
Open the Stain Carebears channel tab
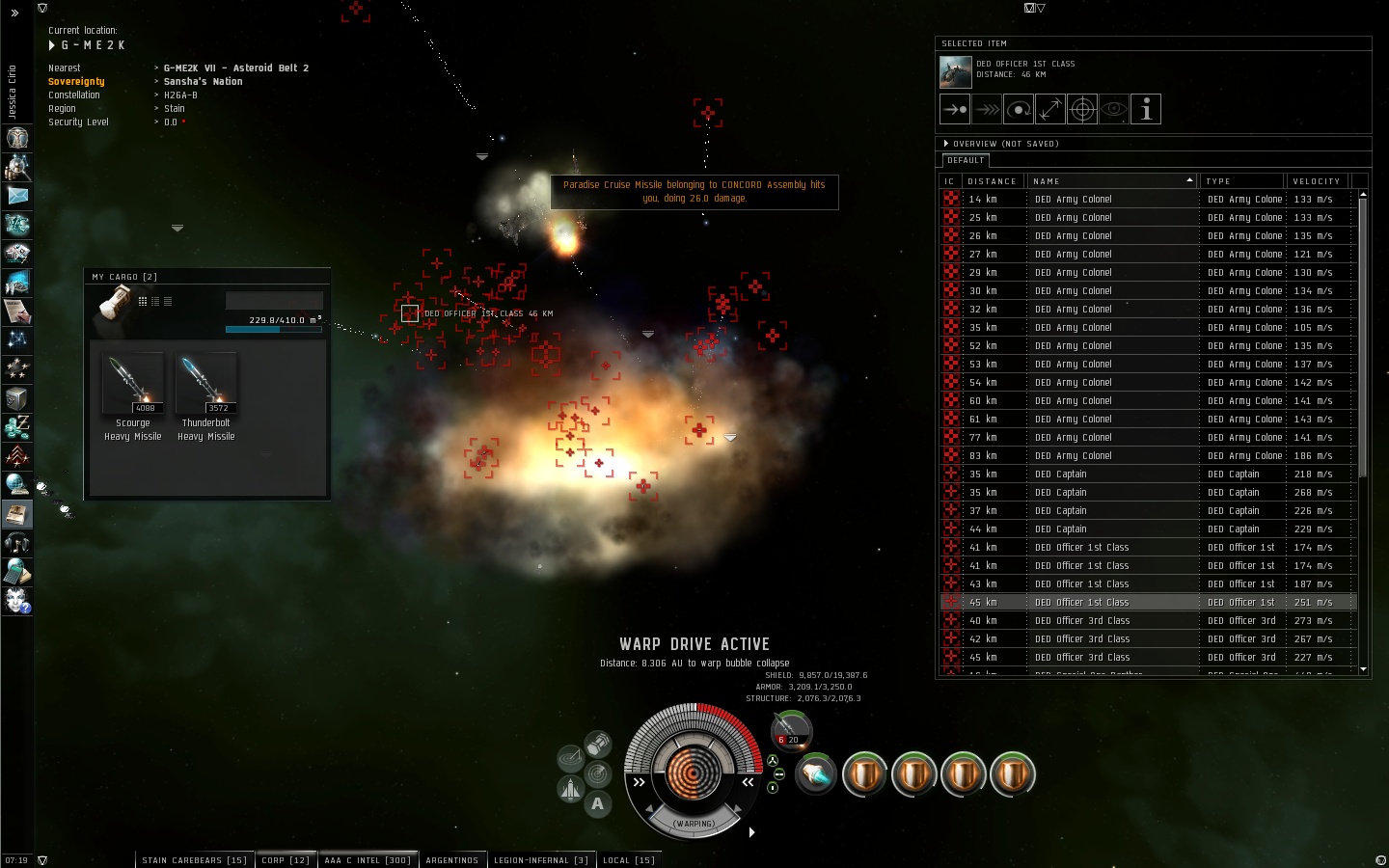194,860
